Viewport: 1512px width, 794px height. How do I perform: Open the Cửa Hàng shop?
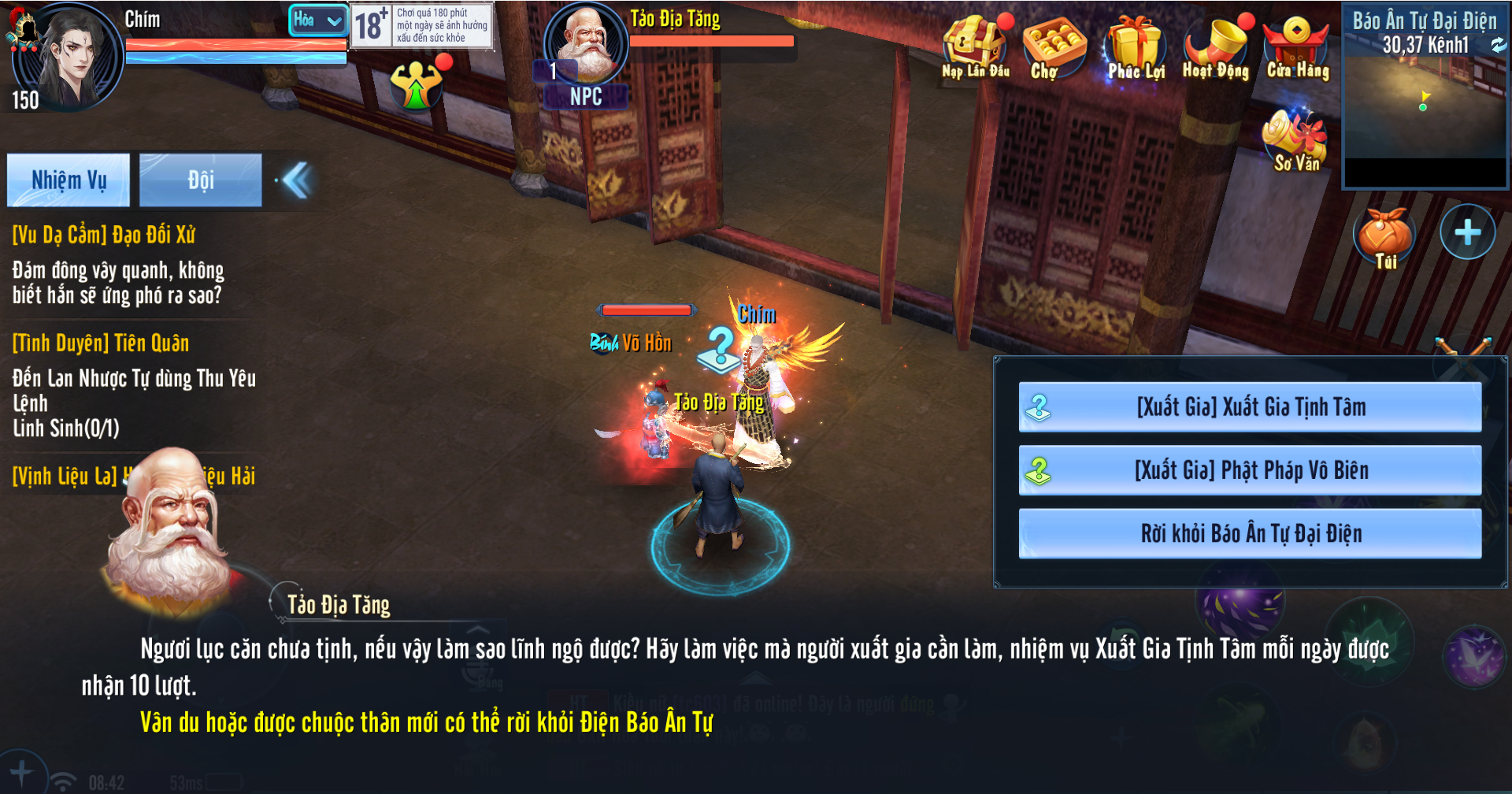click(x=1297, y=46)
